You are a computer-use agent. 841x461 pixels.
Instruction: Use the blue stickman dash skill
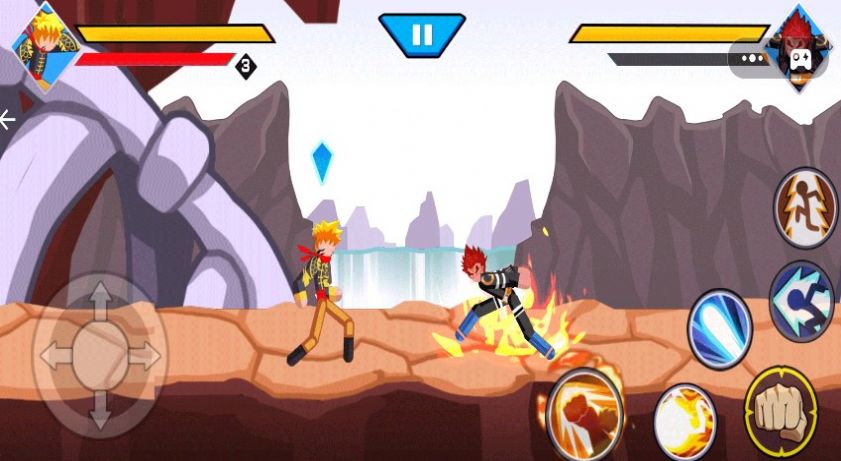[x=803, y=300]
